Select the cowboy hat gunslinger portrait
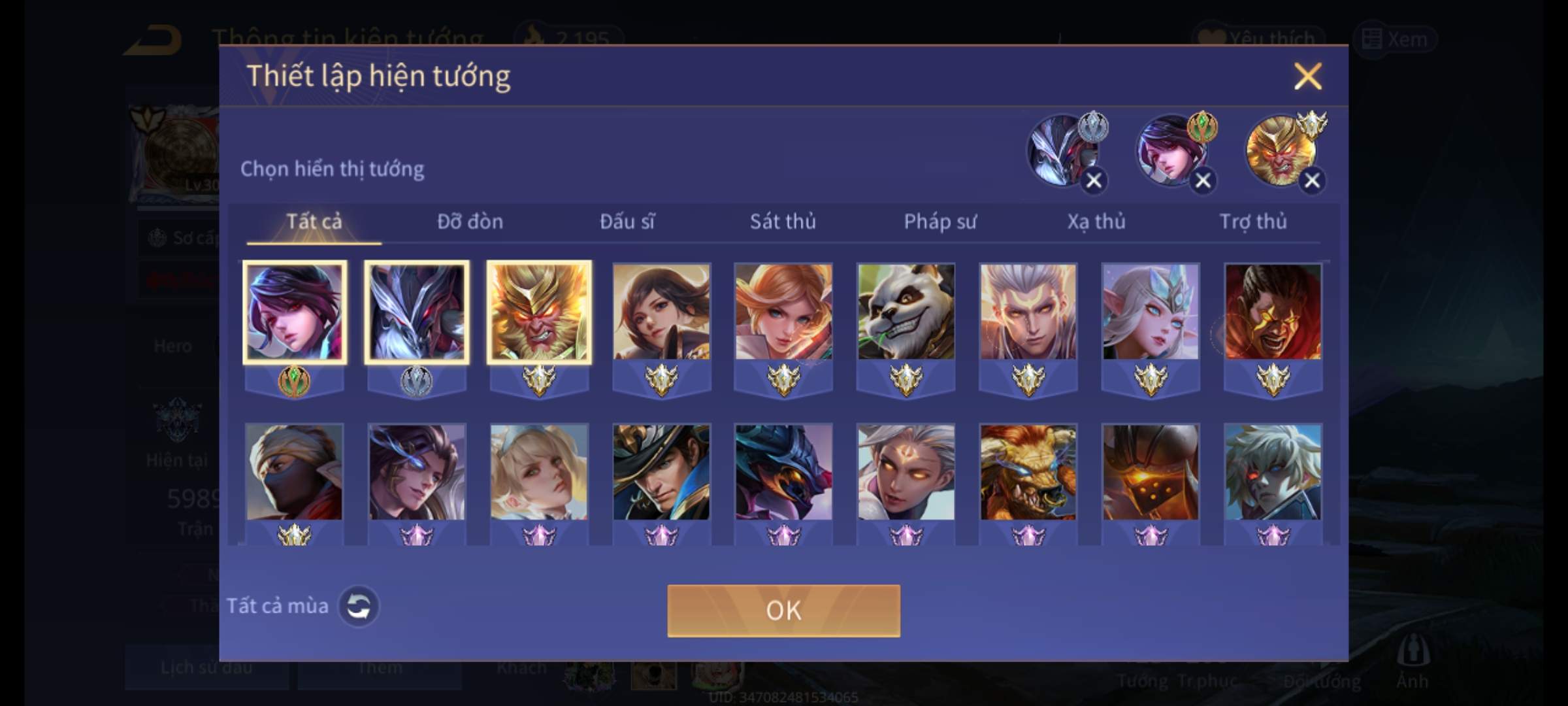 coord(661,472)
